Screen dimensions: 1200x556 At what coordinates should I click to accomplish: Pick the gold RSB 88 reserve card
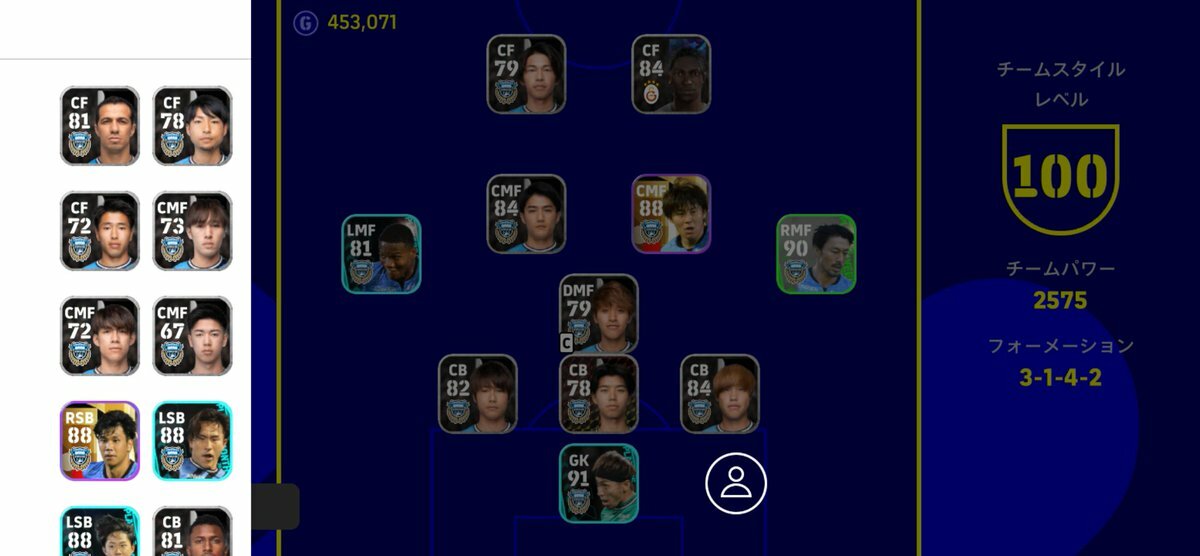coord(99,441)
